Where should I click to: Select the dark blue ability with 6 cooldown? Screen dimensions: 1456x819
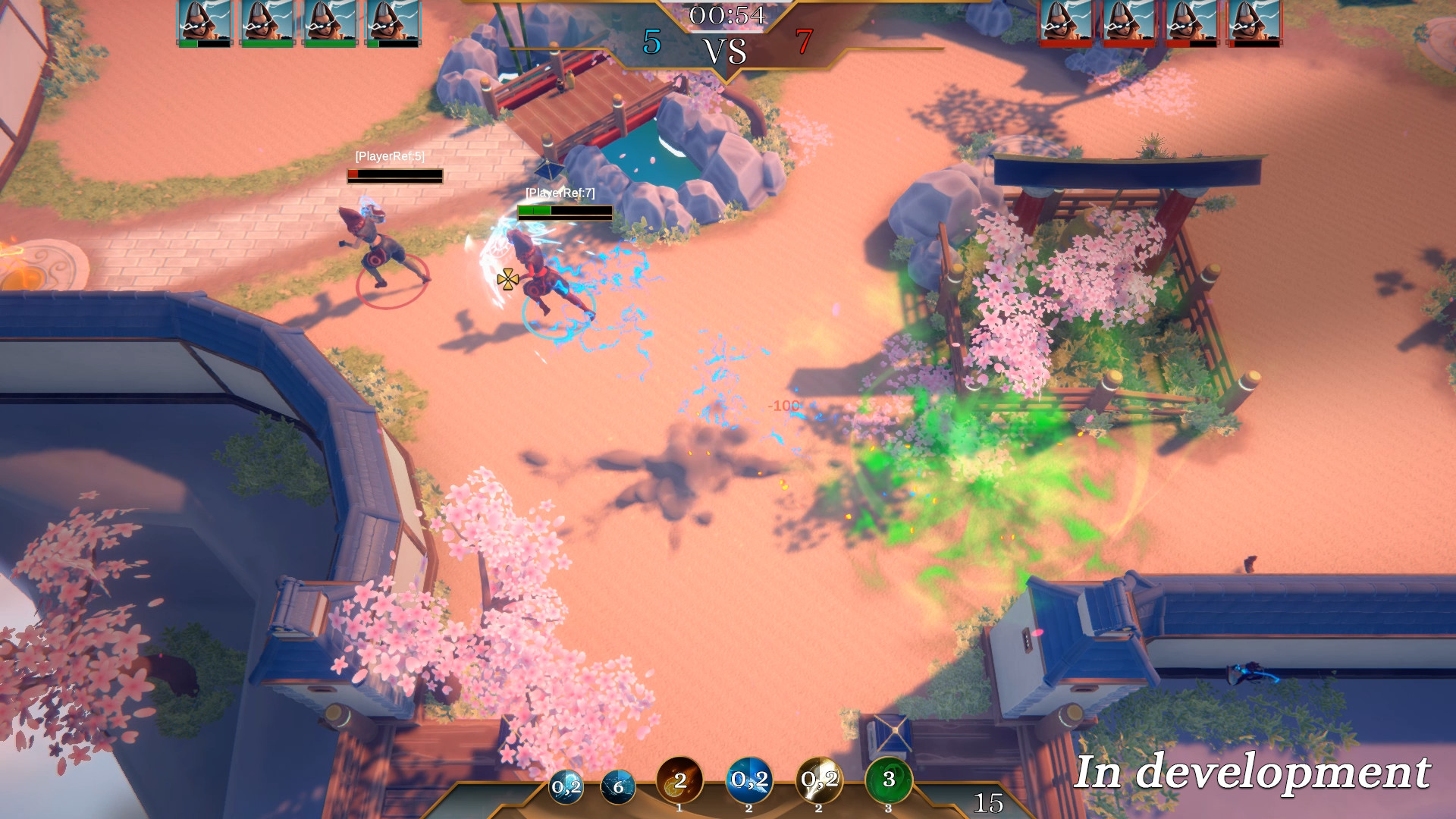coord(619,787)
